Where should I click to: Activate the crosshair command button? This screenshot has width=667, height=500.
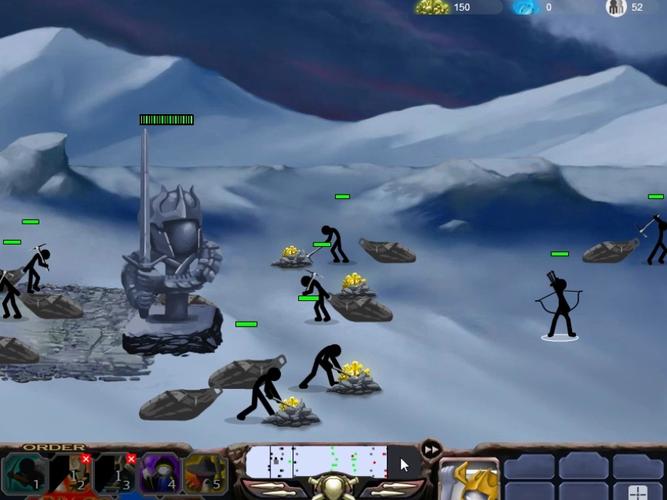pyautogui.click(x=638, y=491)
